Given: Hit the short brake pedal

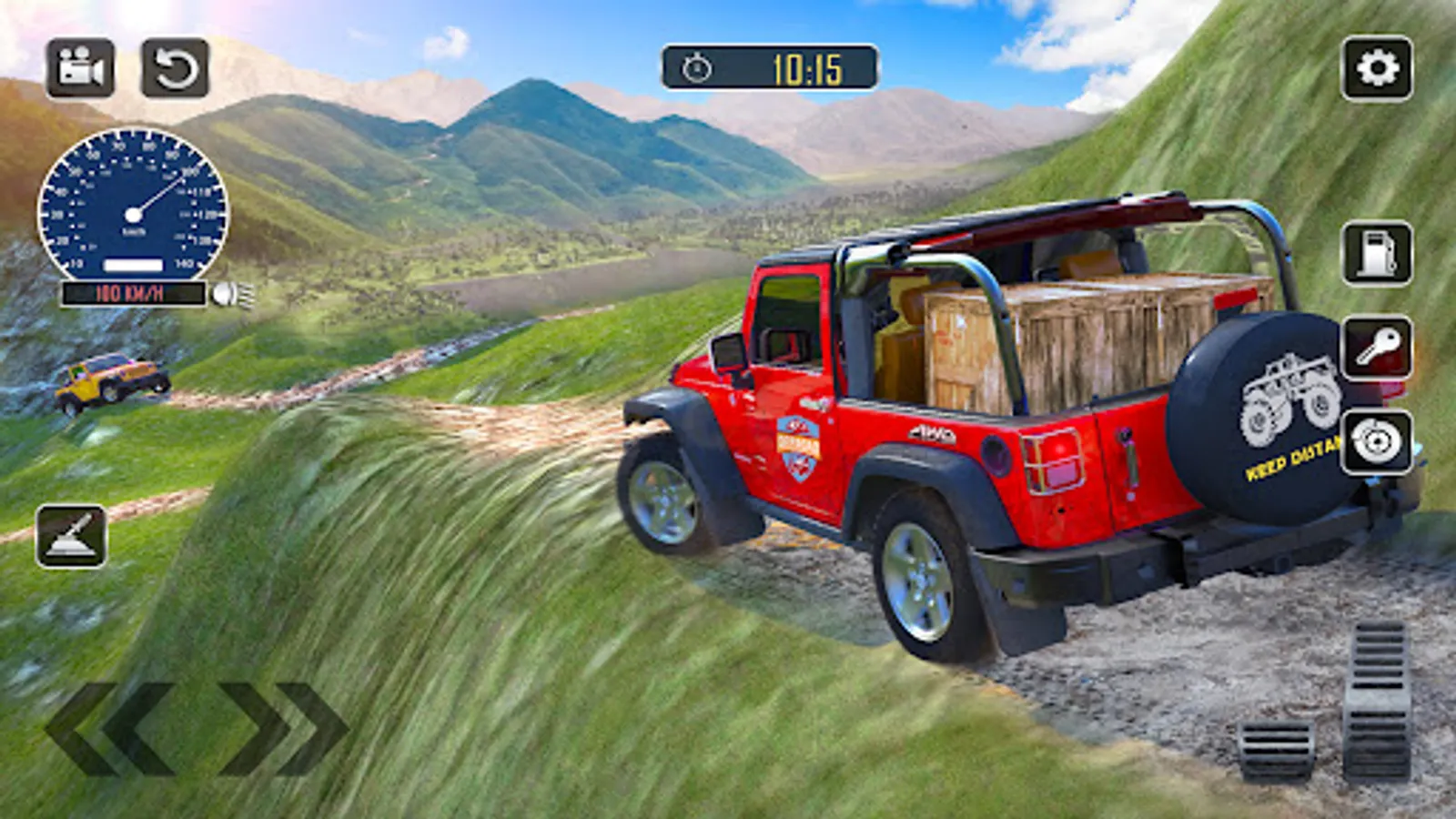Looking at the screenshot, I should tap(1276, 750).
